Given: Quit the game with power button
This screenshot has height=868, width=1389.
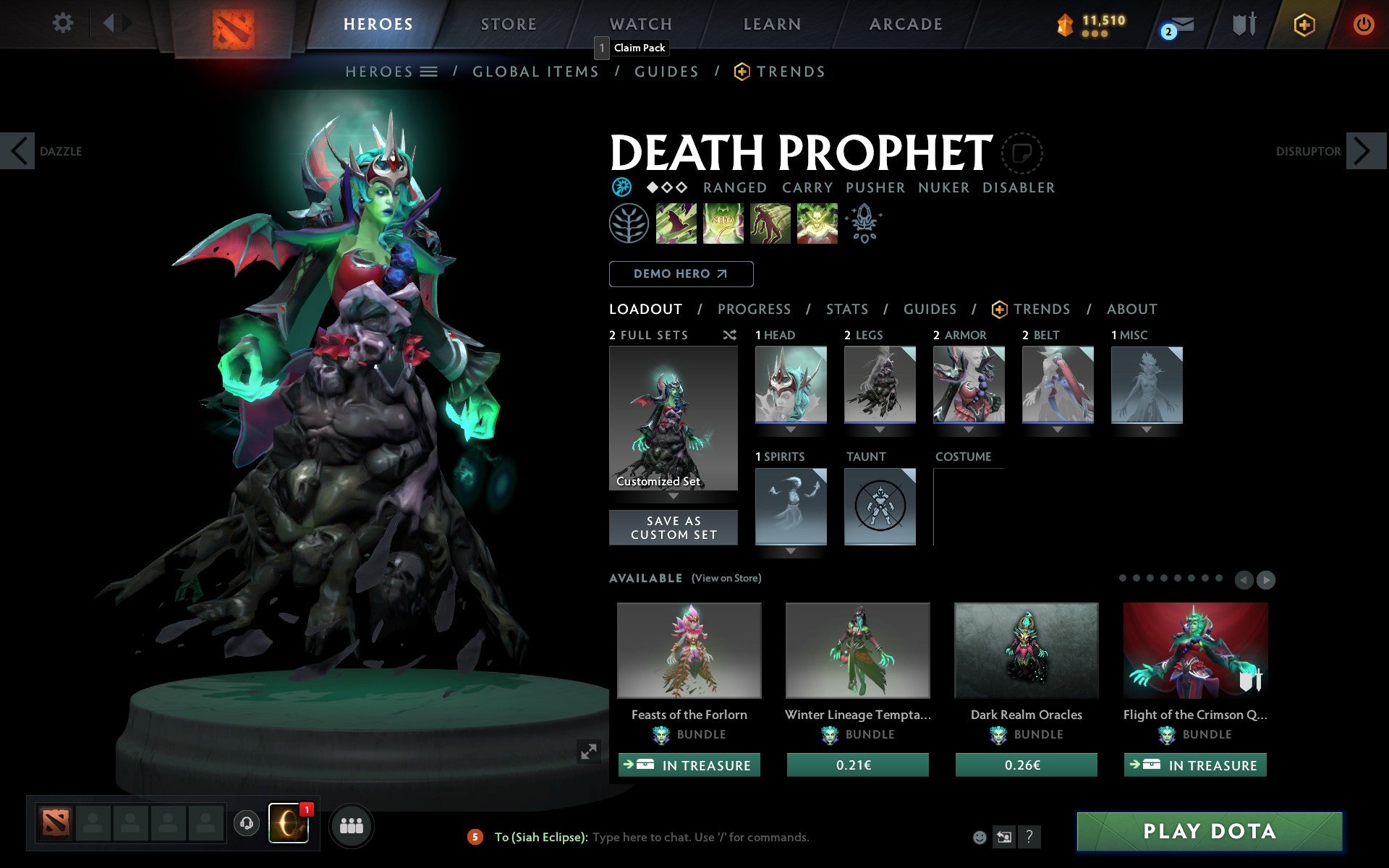Looking at the screenshot, I should pos(1363,25).
